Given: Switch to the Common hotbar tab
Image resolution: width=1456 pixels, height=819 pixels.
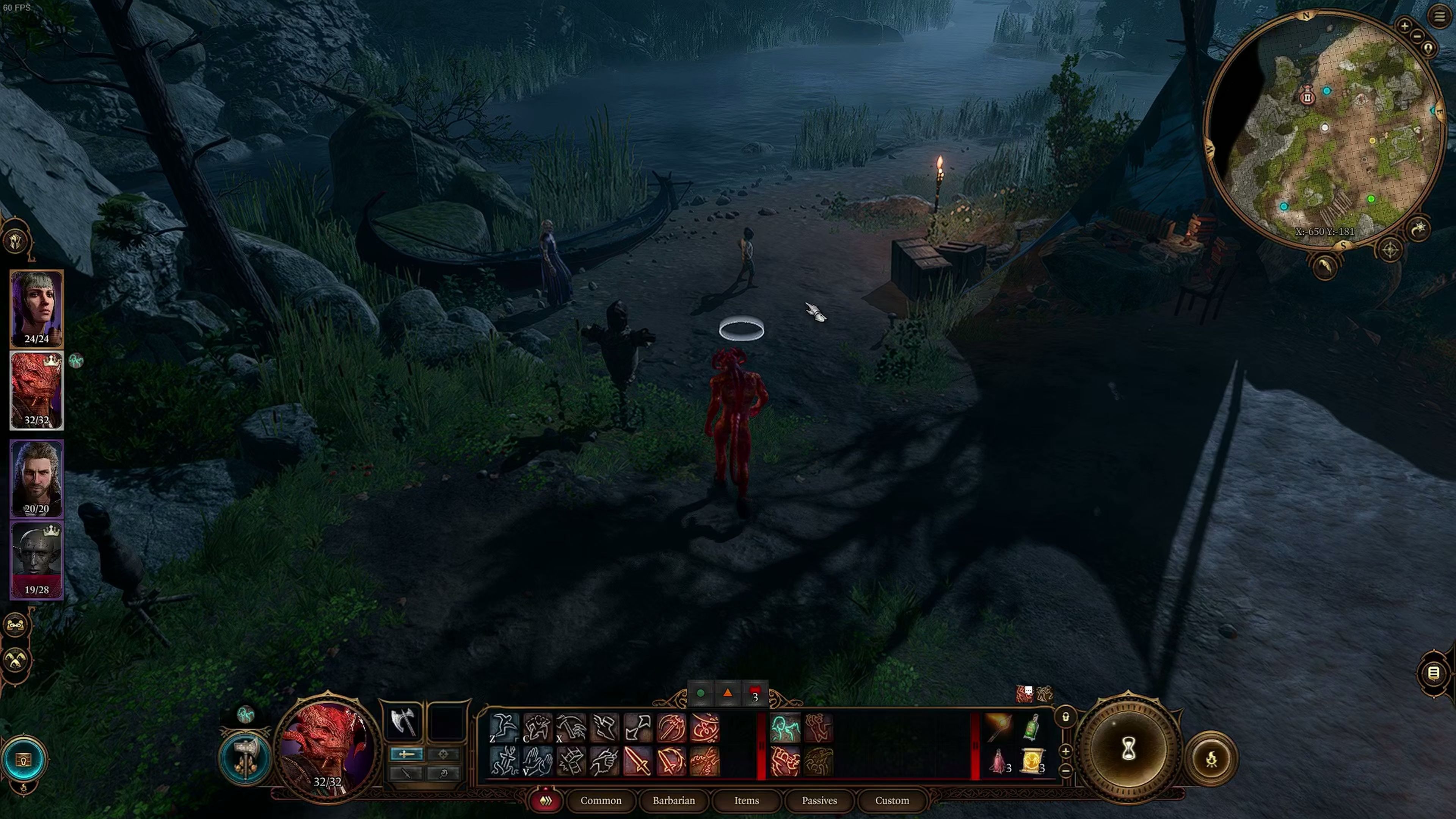Looking at the screenshot, I should click(600, 800).
